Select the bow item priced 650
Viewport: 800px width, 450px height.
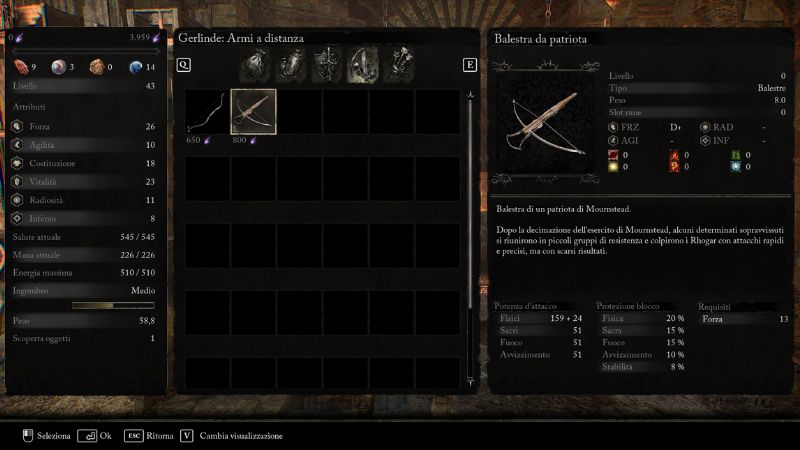coord(208,111)
